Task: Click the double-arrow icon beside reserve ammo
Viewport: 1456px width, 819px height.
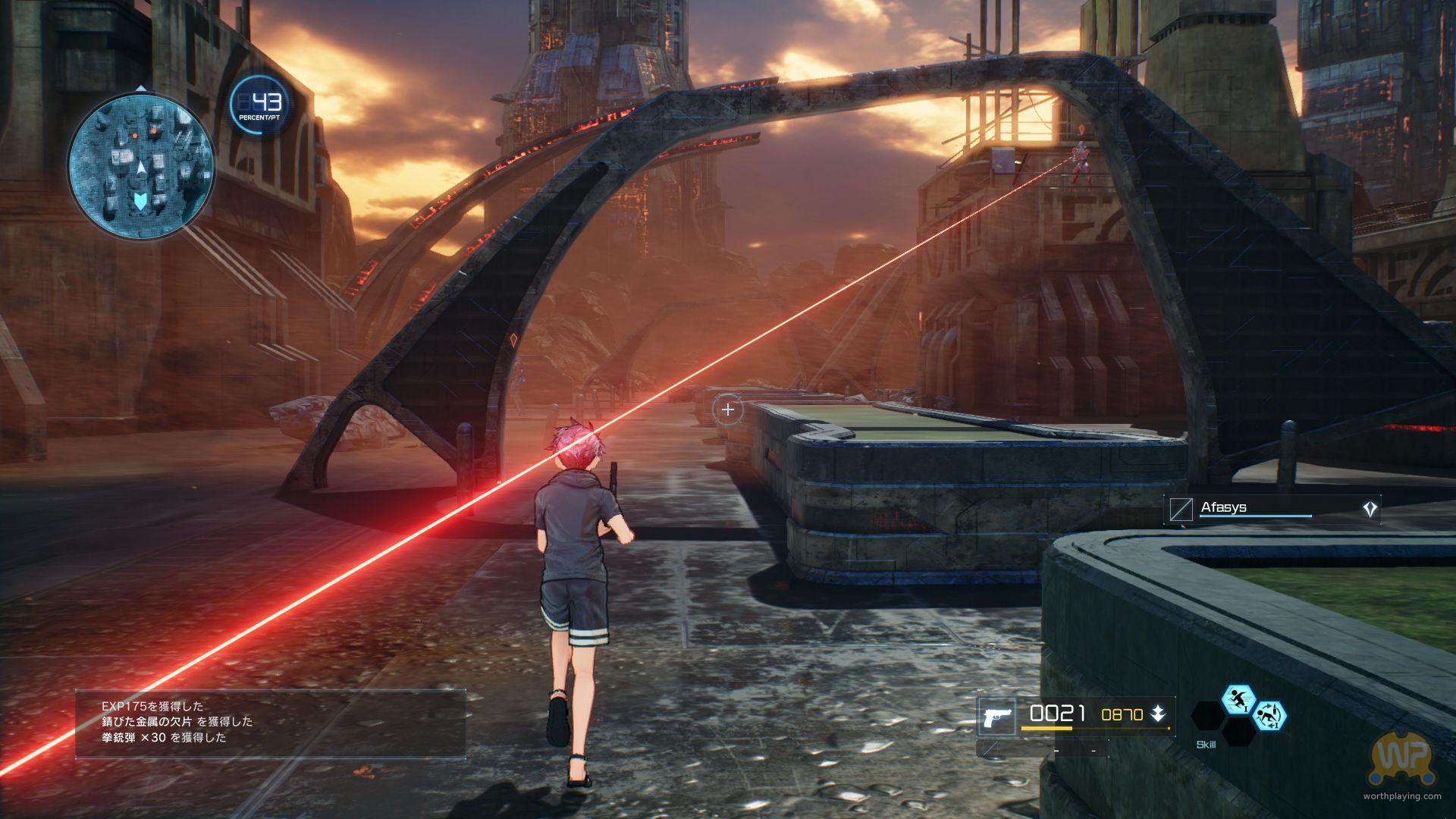Action: (x=1158, y=714)
